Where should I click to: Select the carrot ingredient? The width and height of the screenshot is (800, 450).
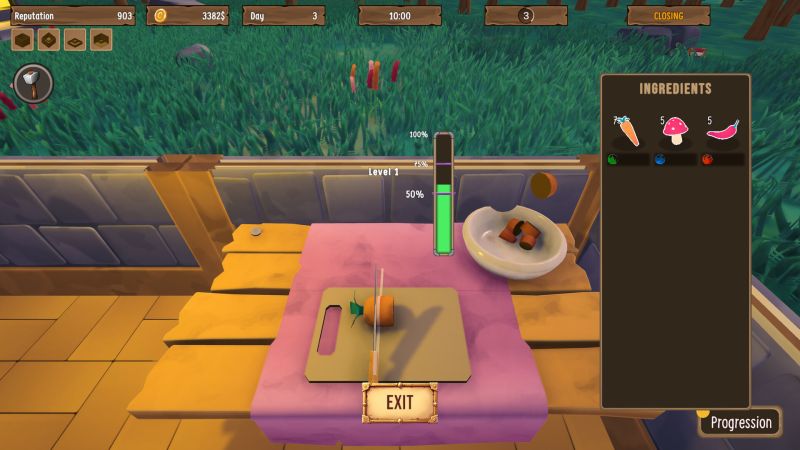click(x=625, y=132)
